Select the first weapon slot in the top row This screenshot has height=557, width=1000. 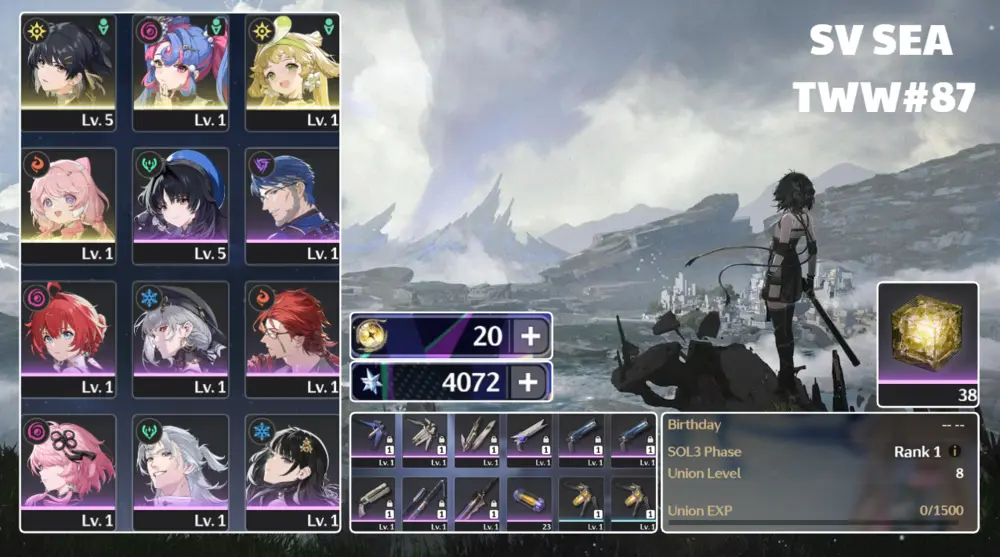[376, 441]
